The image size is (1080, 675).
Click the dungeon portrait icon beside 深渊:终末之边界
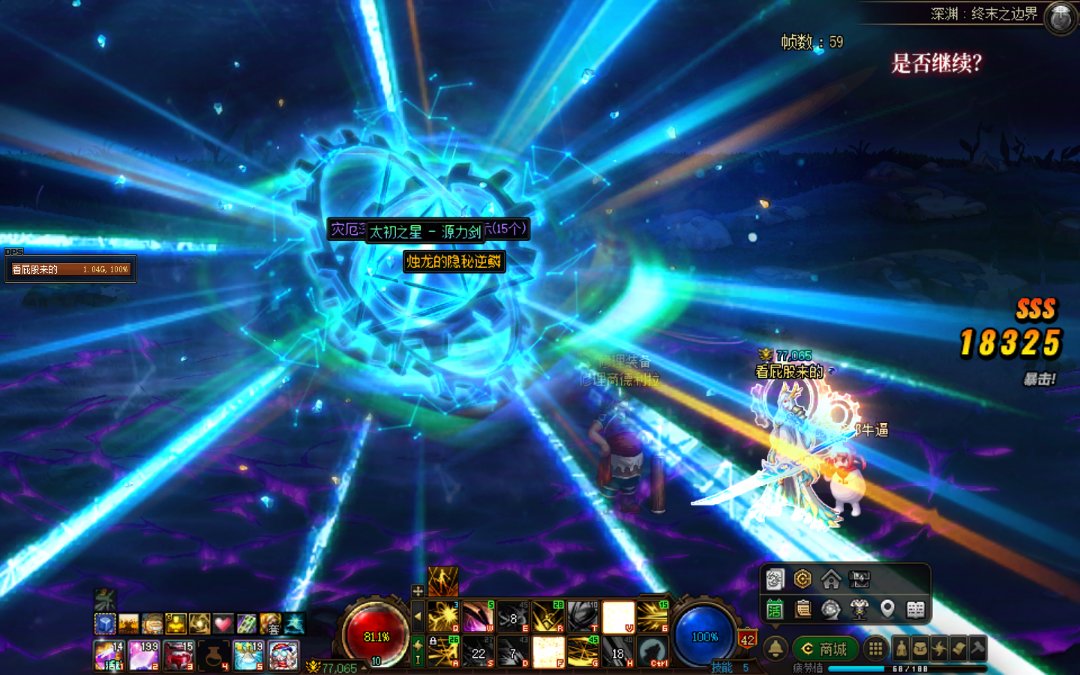point(1060,17)
